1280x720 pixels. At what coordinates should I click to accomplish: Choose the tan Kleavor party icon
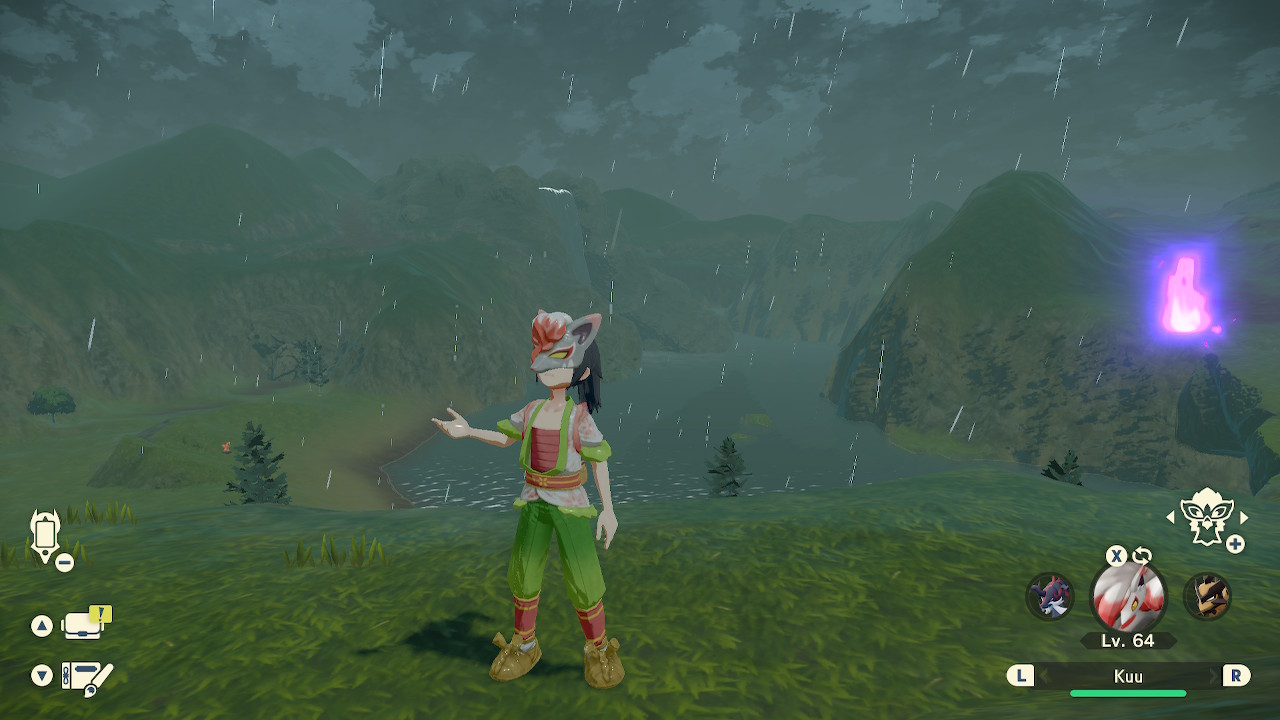coord(1207,596)
